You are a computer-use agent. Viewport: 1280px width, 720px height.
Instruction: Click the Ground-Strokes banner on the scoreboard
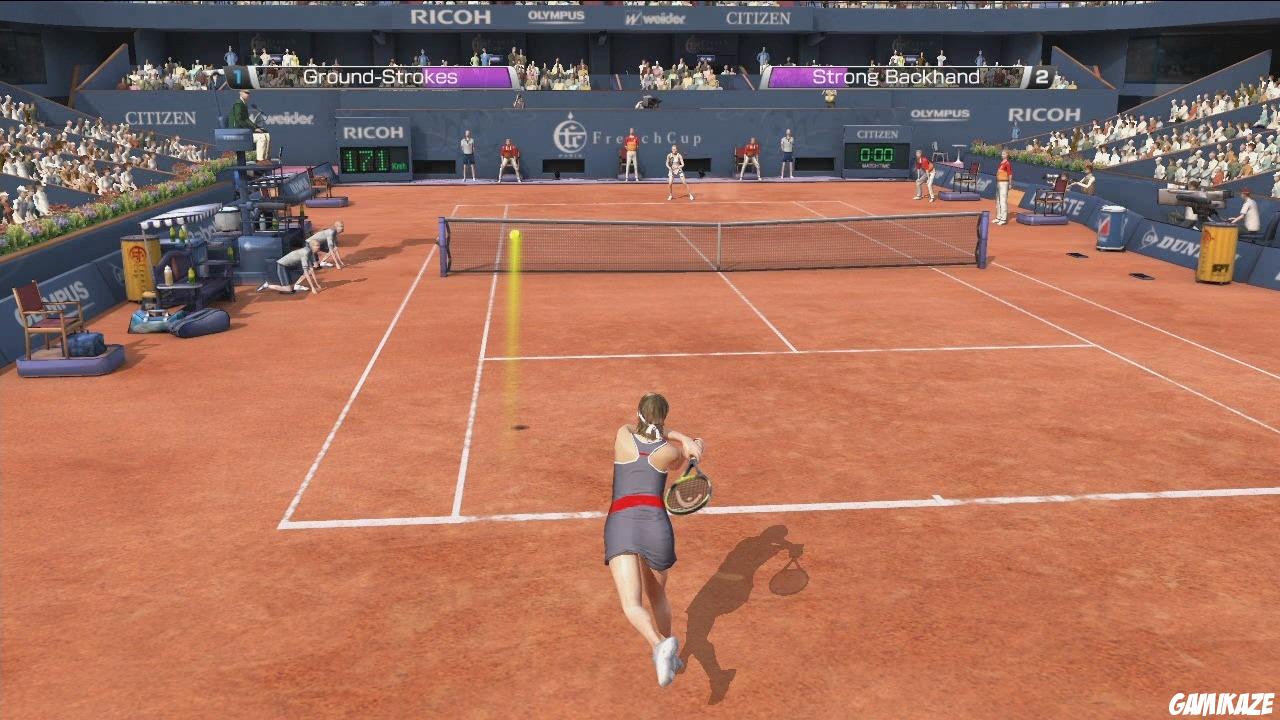[x=374, y=76]
